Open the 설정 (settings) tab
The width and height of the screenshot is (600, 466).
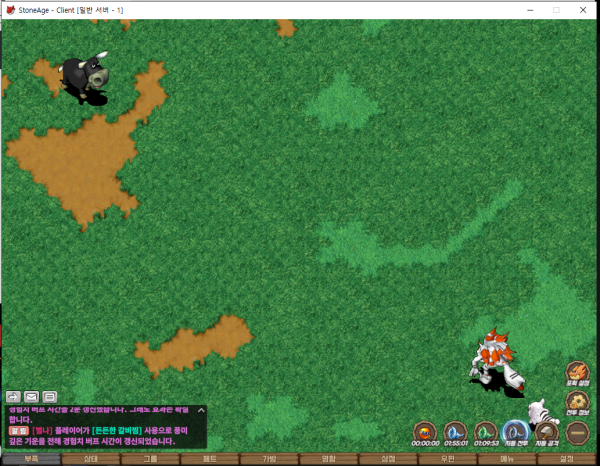pyautogui.click(x=566, y=459)
